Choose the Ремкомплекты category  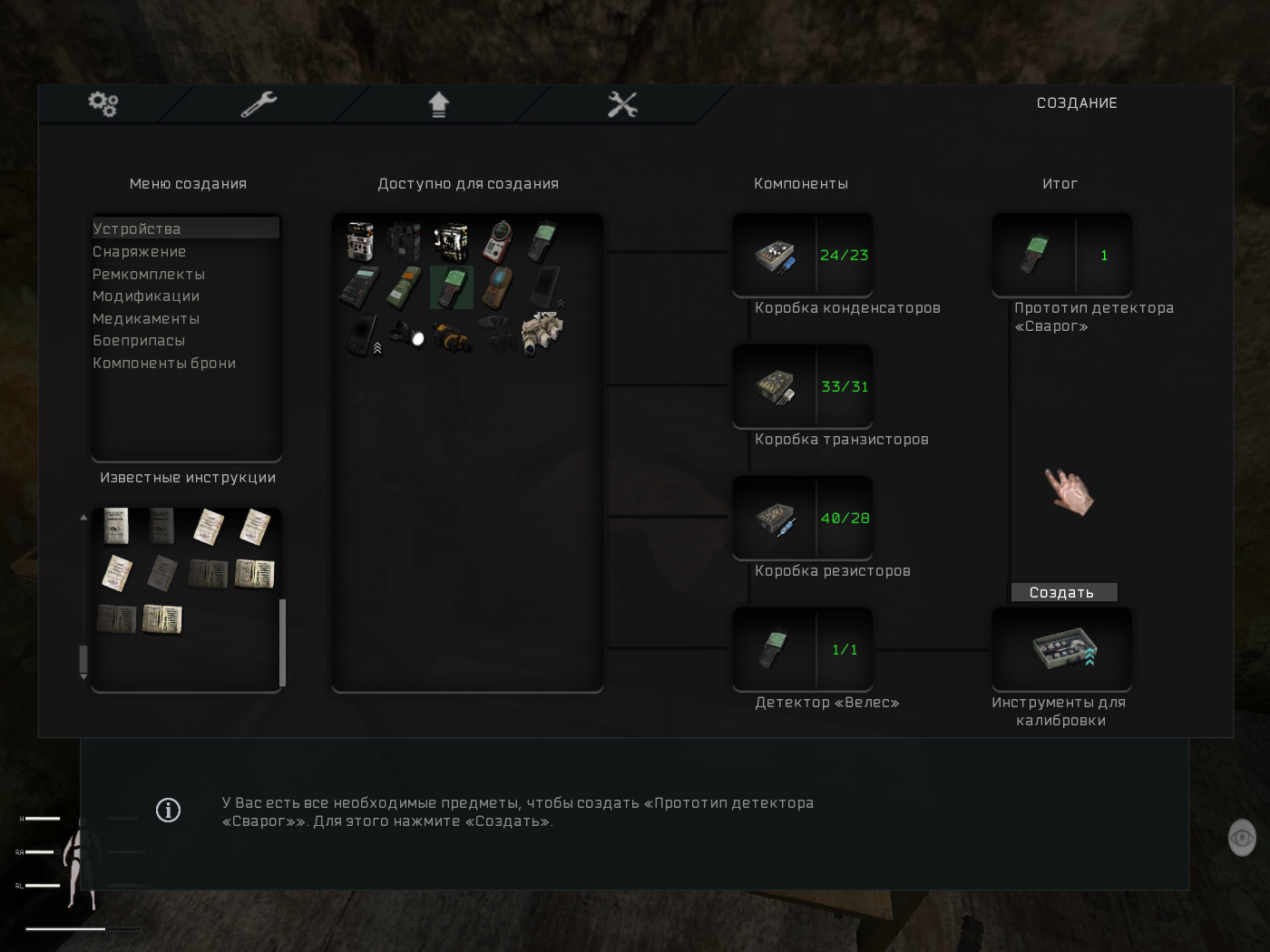(x=149, y=274)
